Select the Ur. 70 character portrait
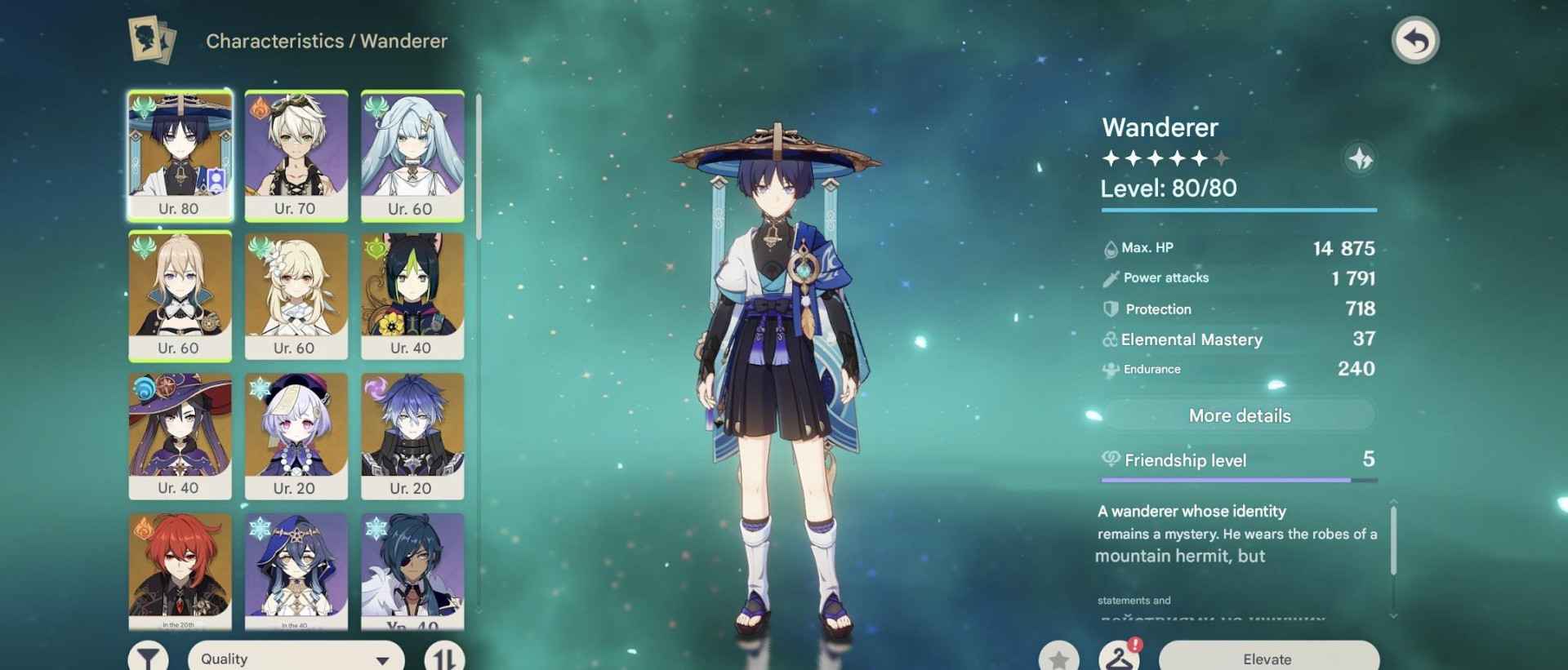The width and height of the screenshot is (1568, 670). click(x=296, y=155)
